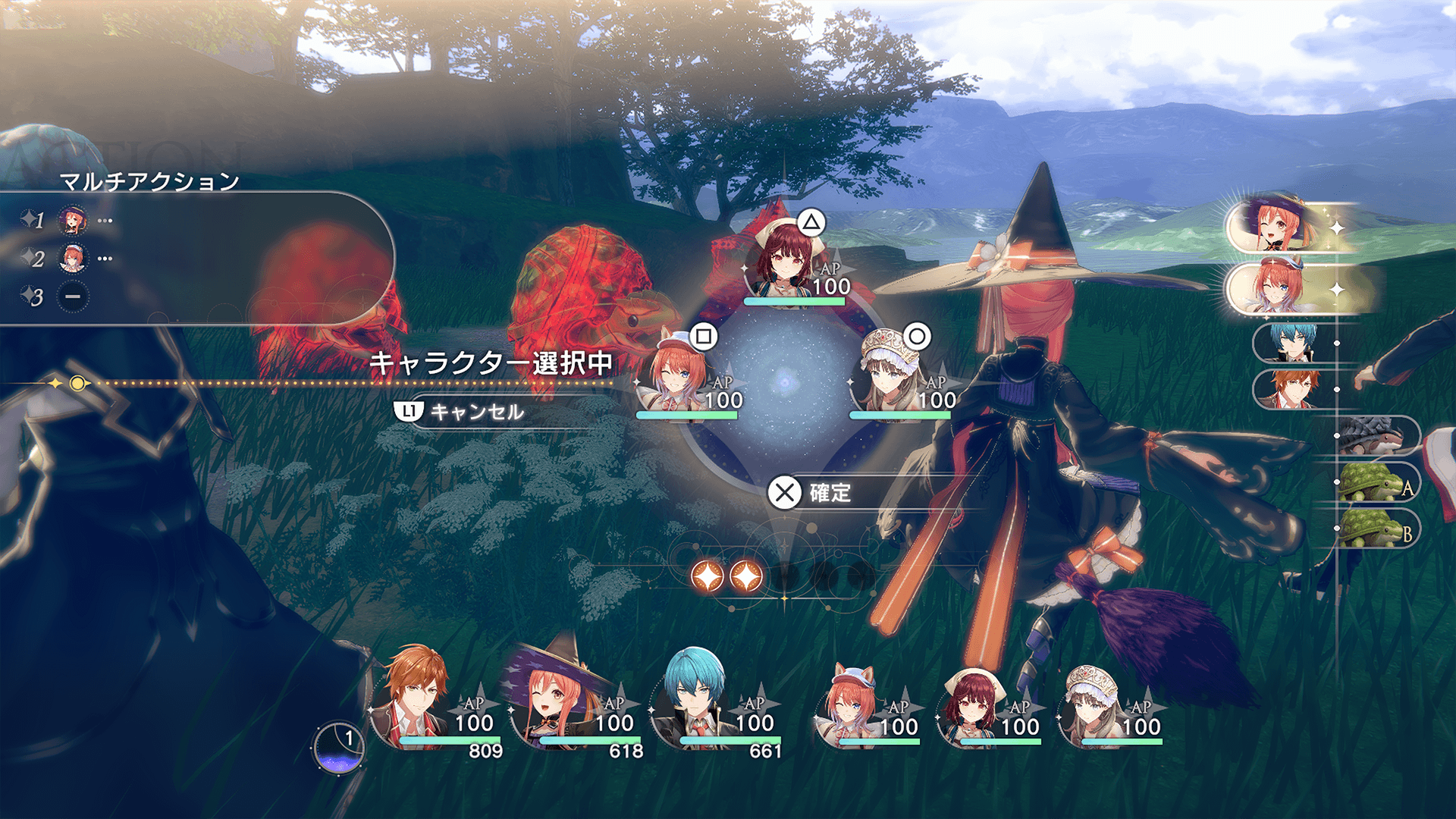
Task: Target the gray beast in the turn order
Action: (x=1374, y=435)
